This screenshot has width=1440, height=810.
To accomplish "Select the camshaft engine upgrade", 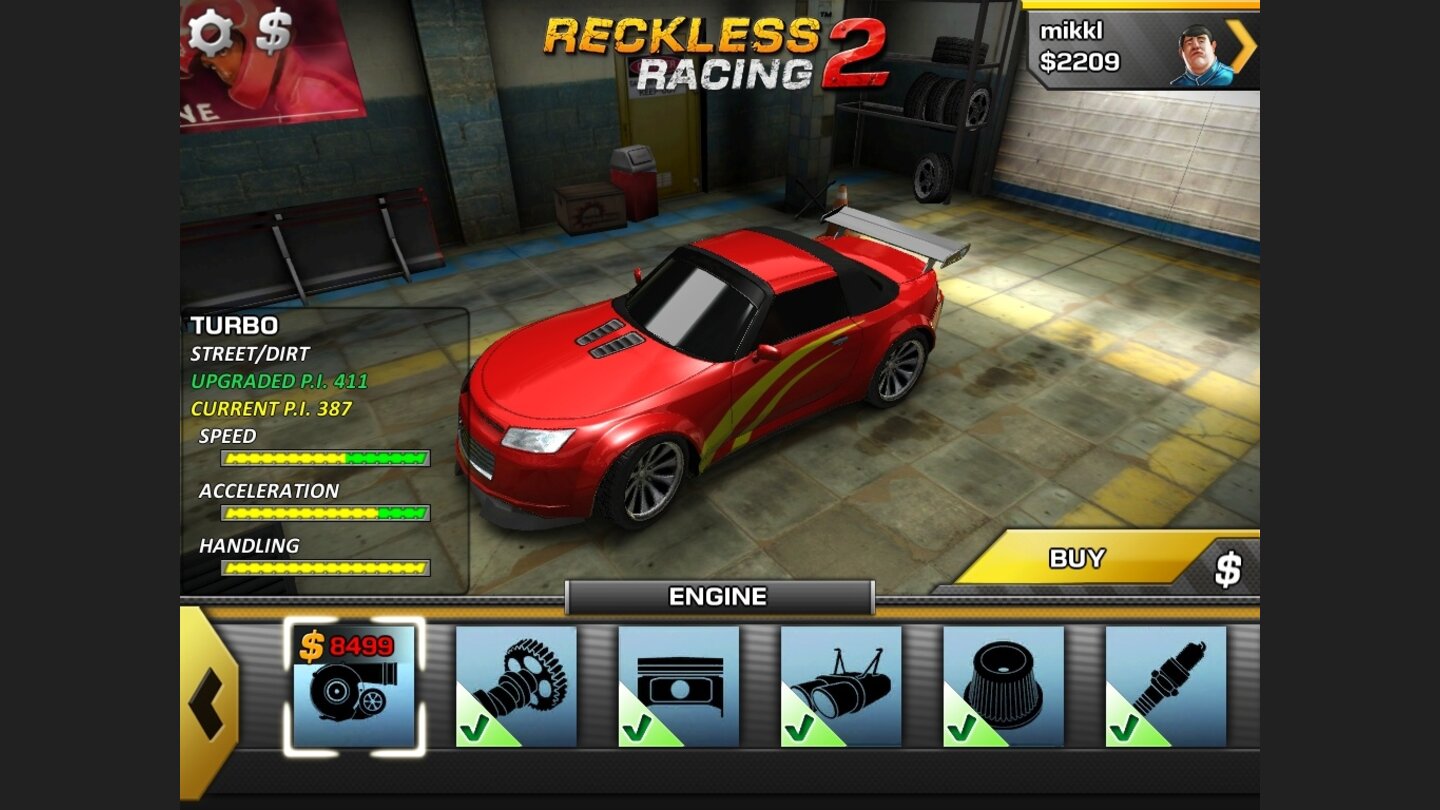I will 518,685.
